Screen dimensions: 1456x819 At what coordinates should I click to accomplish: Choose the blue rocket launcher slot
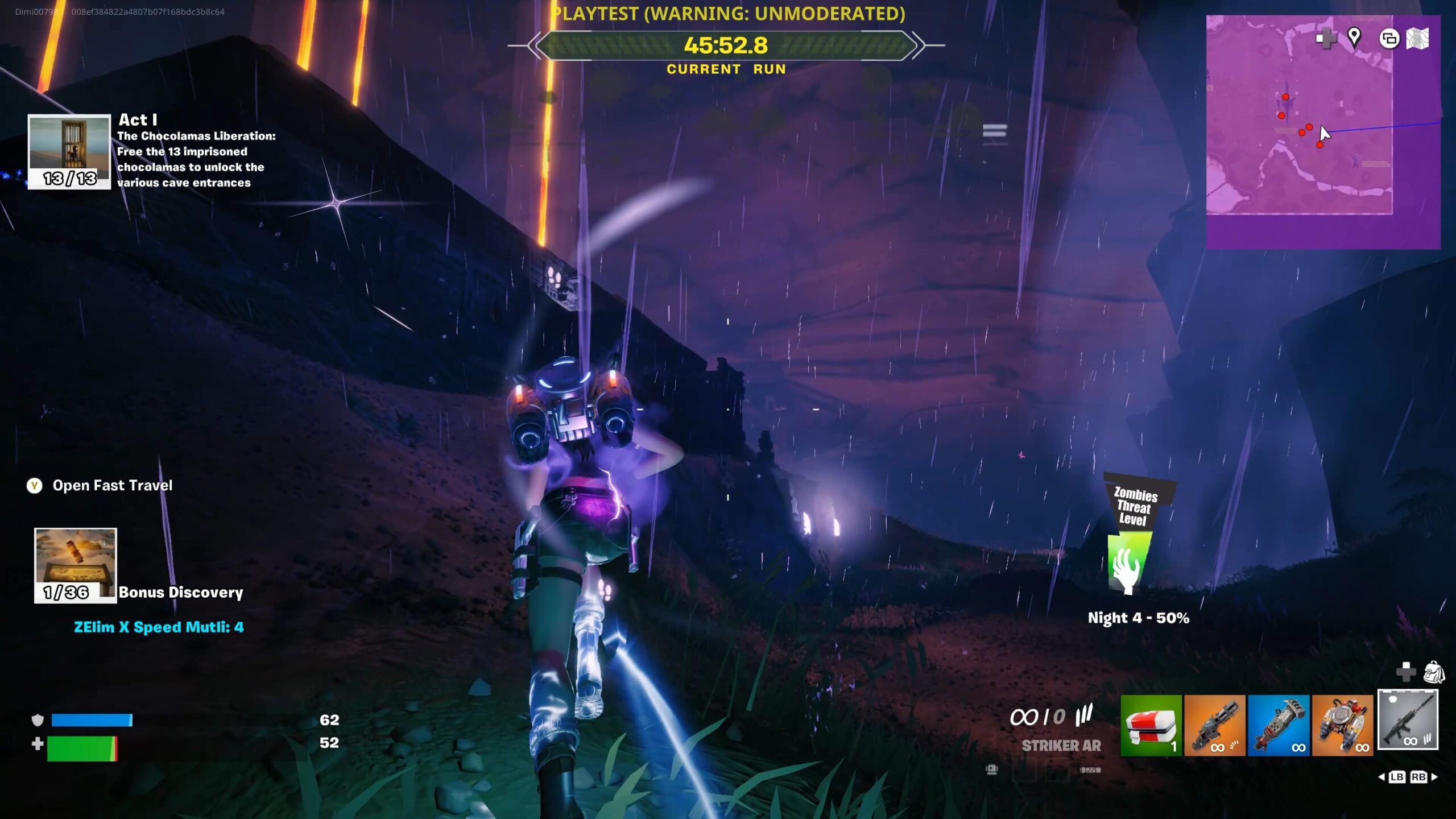[1279, 725]
